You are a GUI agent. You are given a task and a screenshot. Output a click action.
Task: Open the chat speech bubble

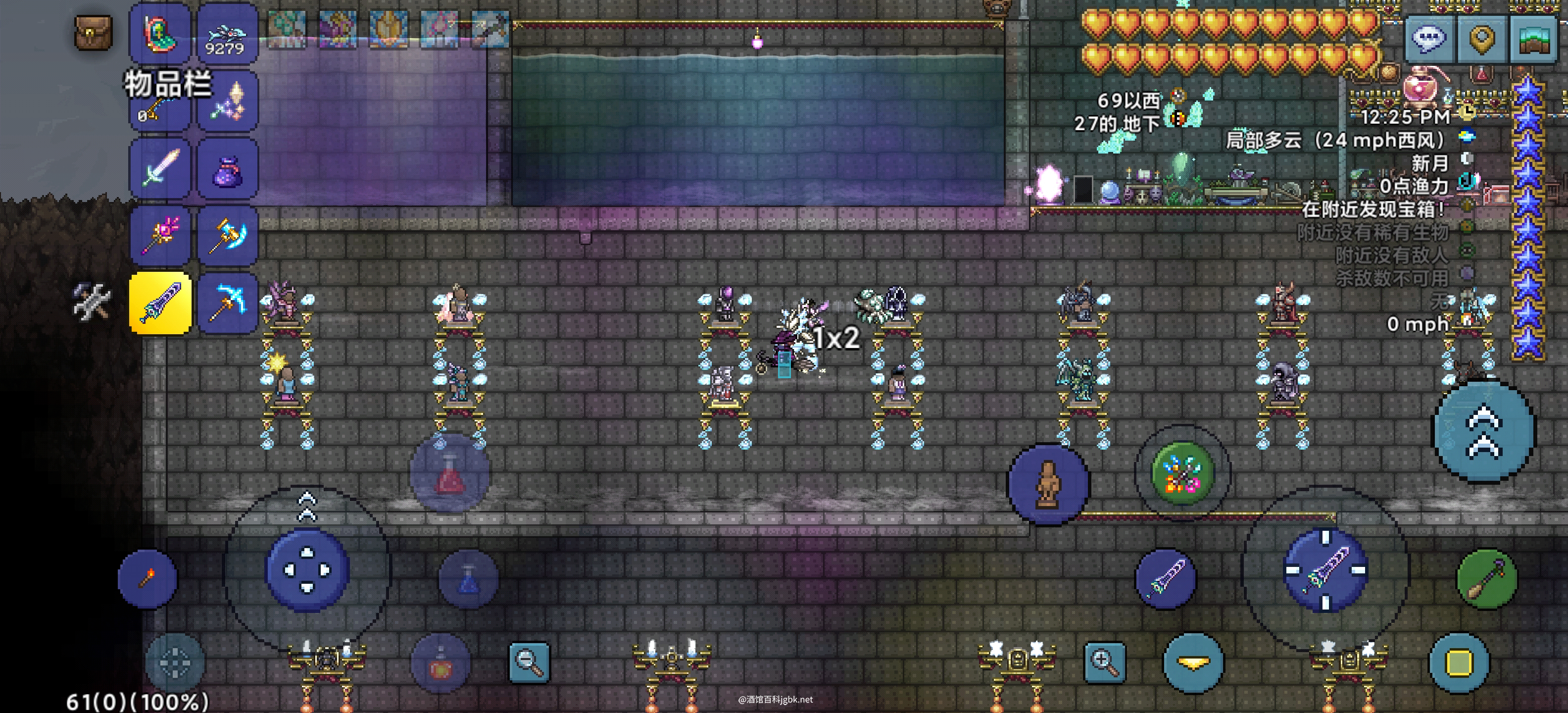pos(1428,39)
